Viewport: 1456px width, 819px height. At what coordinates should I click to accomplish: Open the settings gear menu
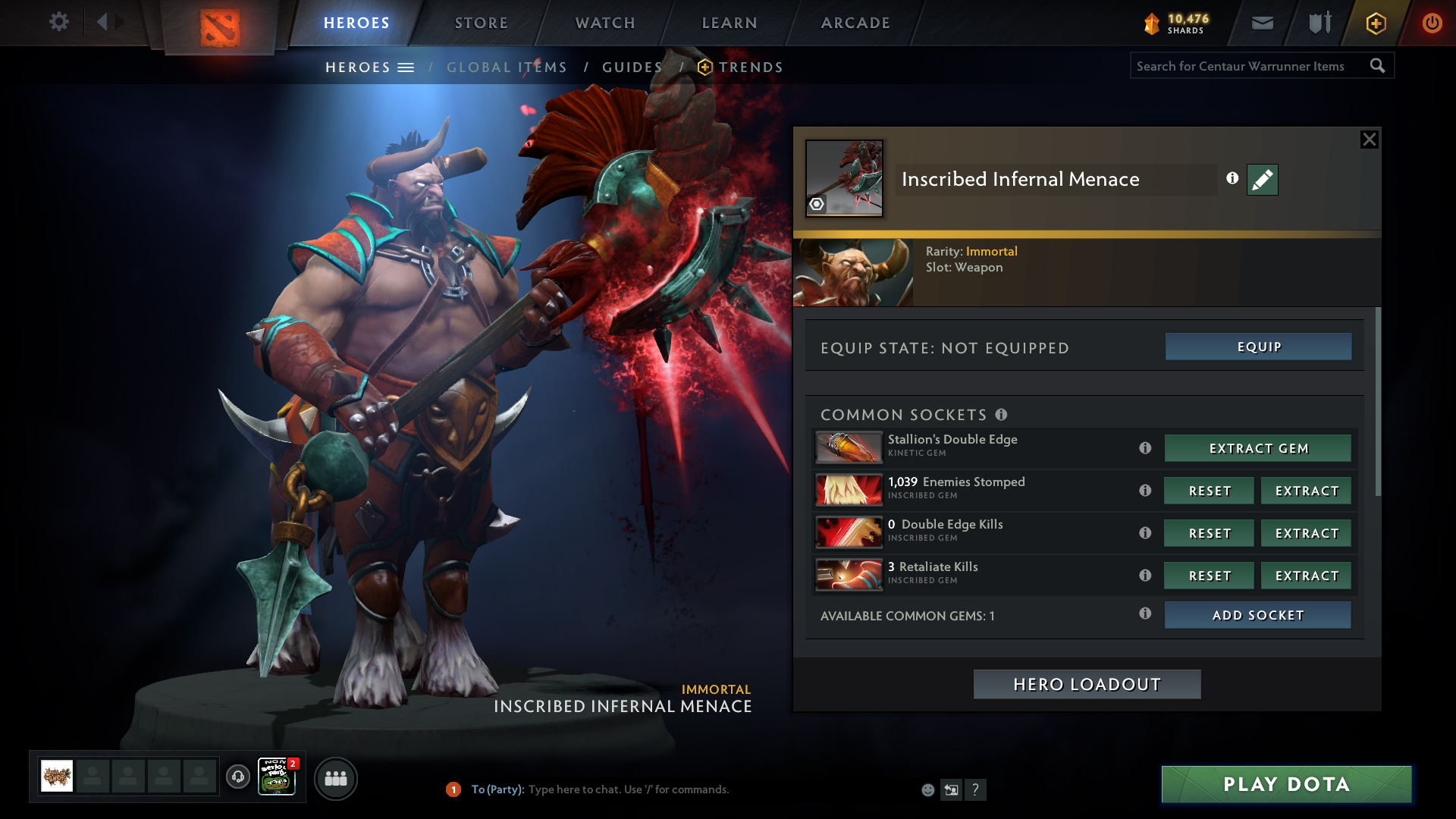[x=58, y=22]
